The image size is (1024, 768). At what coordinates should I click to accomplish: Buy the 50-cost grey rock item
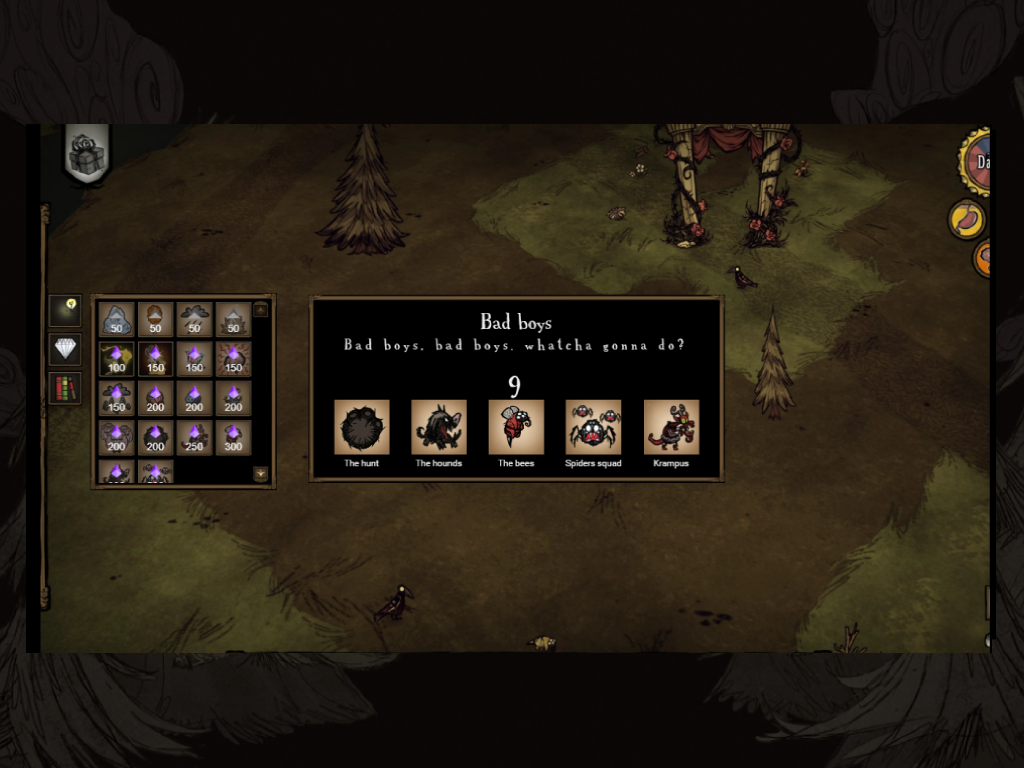click(116, 319)
